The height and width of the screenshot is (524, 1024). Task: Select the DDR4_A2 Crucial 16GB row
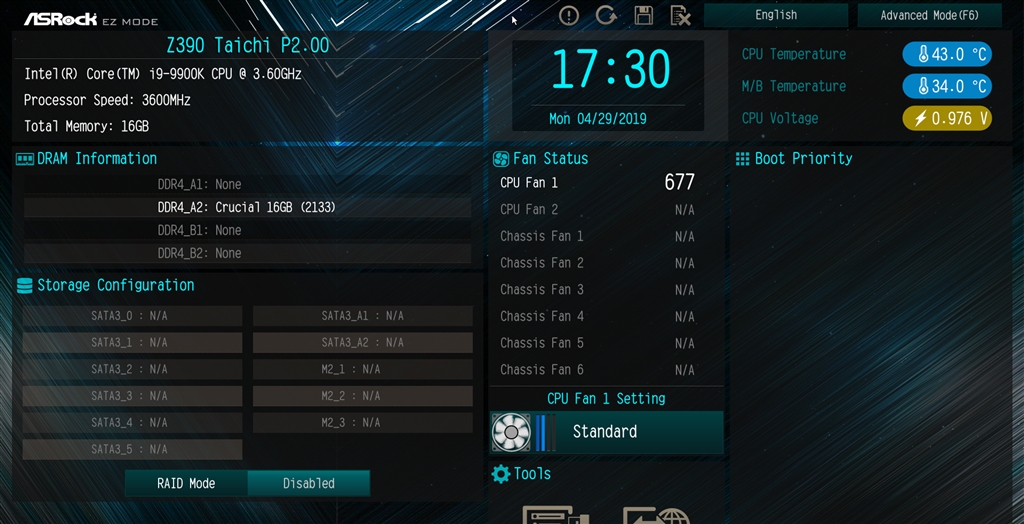(x=247, y=207)
